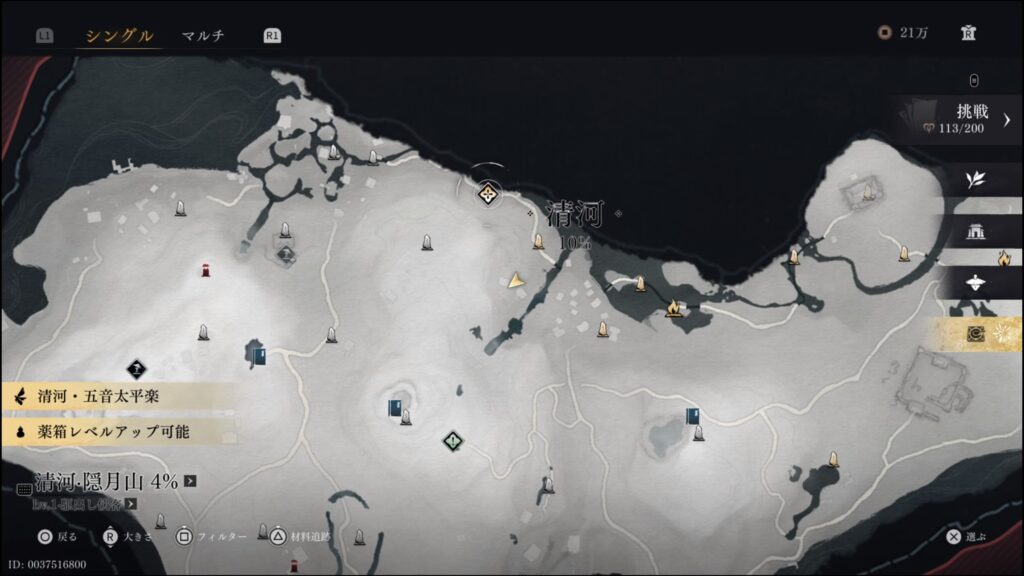Select the leaf icon side tab
Image resolution: width=1024 pixels, height=576 pixels.
(975, 180)
